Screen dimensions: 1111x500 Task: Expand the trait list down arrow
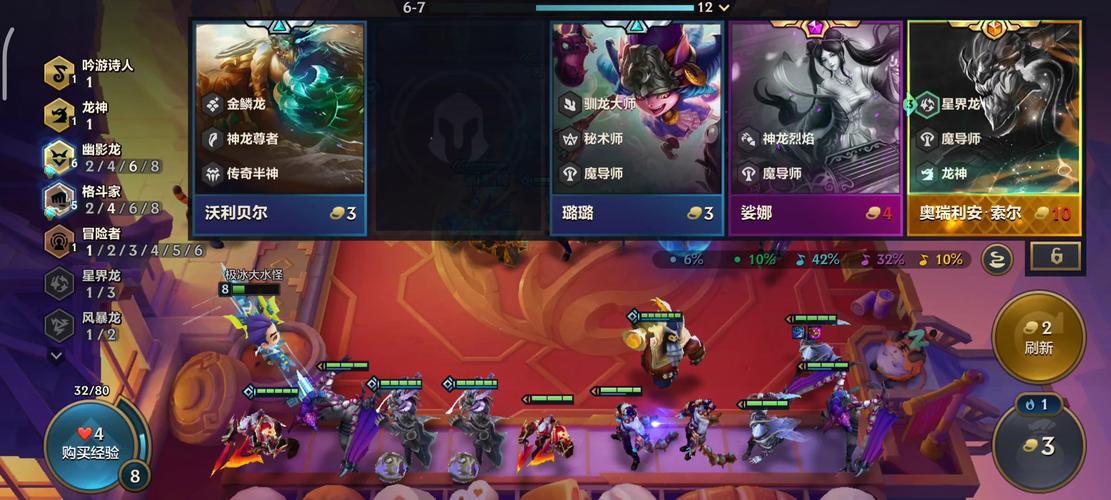point(56,354)
